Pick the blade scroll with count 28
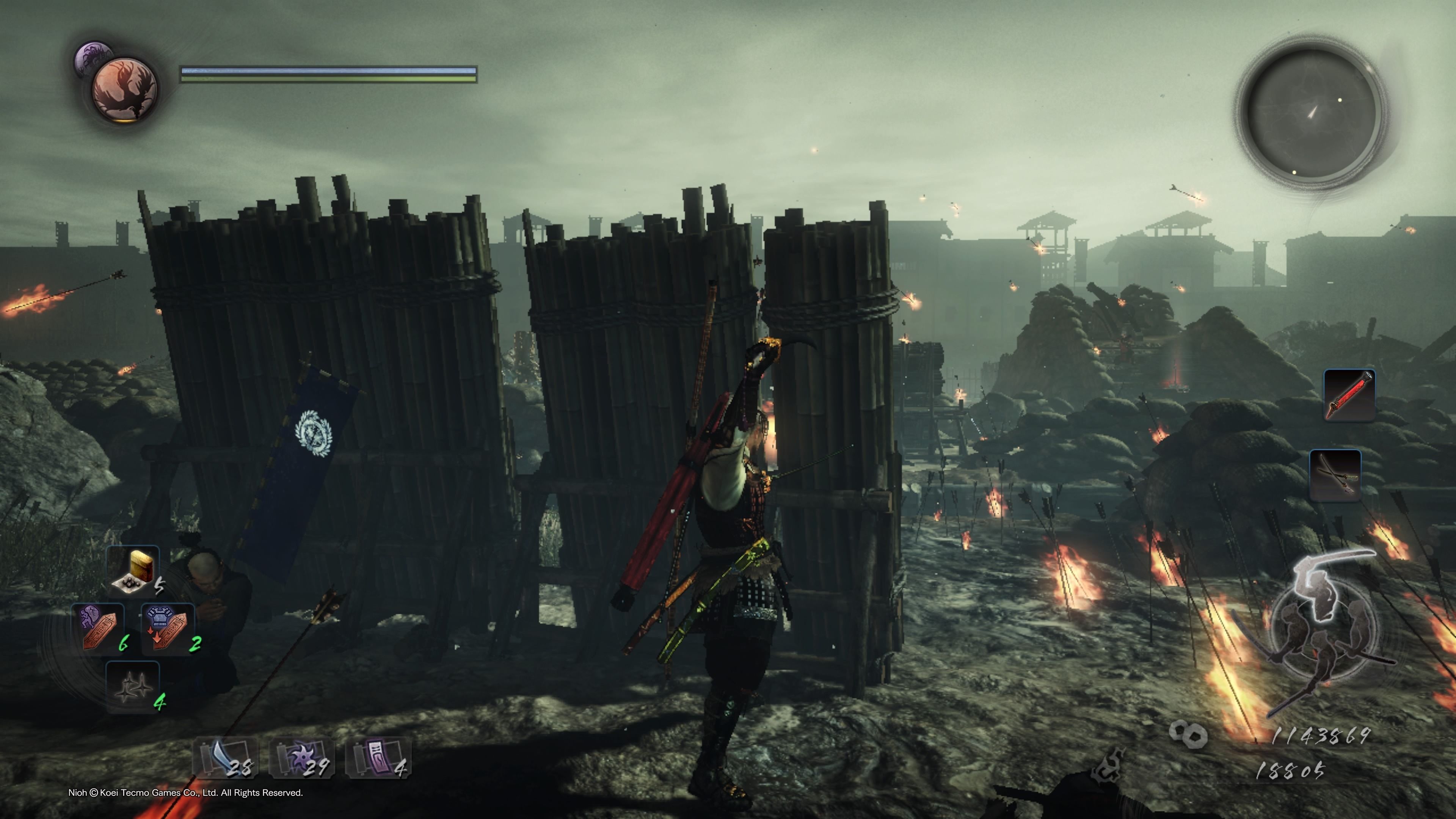The width and height of the screenshot is (1456, 819). click(226, 757)
